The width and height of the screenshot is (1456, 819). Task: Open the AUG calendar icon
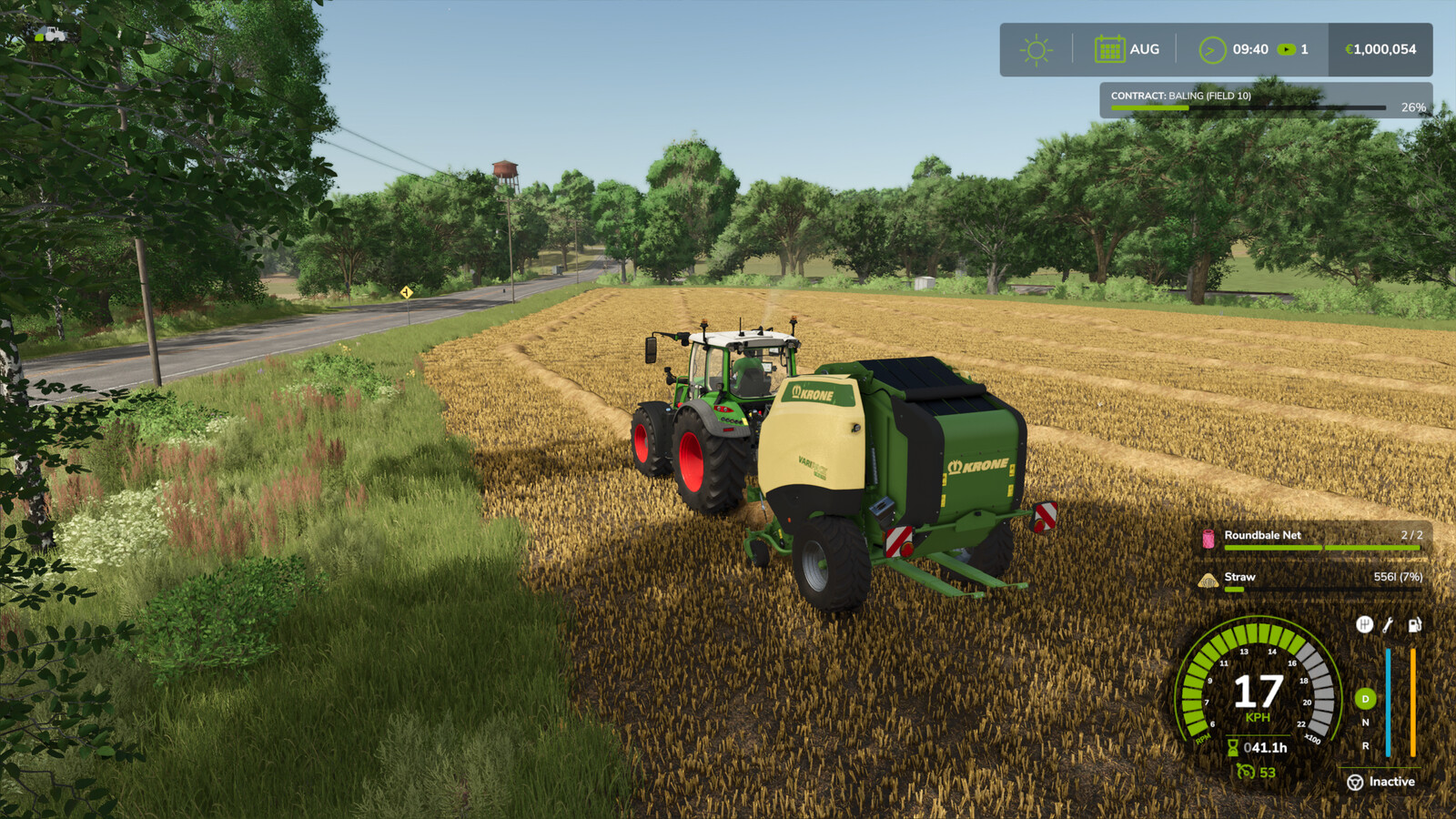1108,49
